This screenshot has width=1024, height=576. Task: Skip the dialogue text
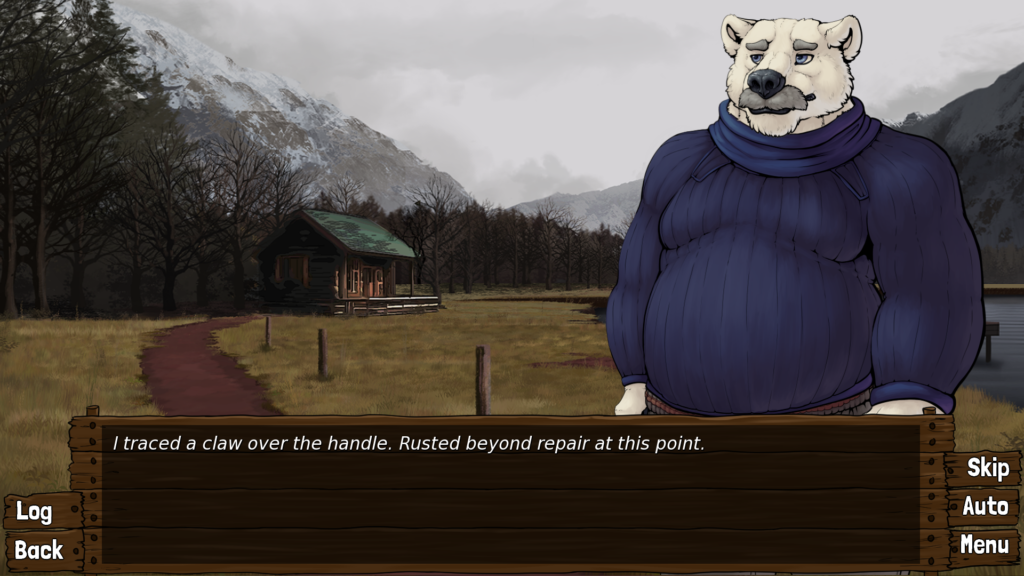(x=986, y=467)
